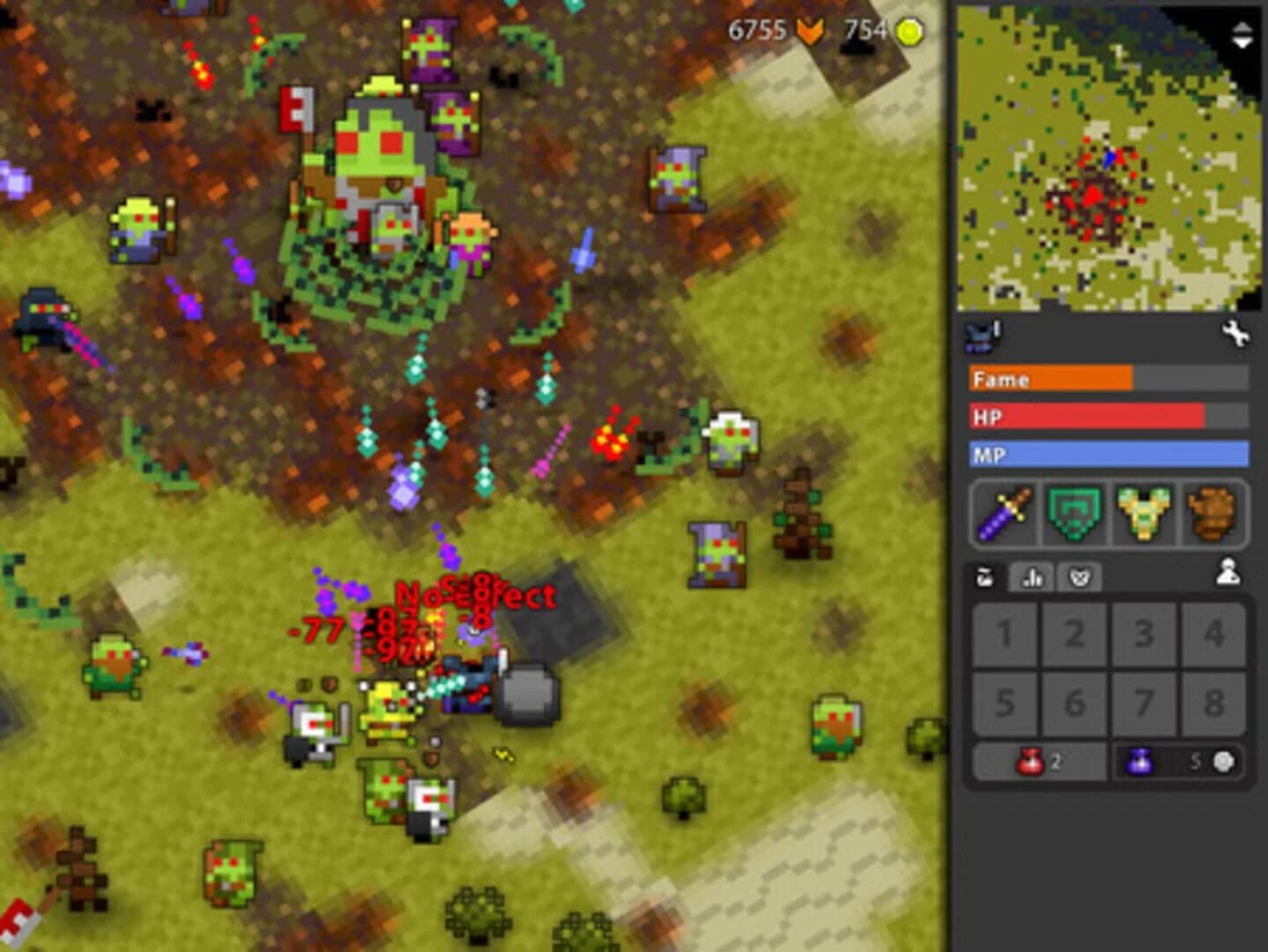
Task: Switch to the stats tab
Action: click(1032, 576)
